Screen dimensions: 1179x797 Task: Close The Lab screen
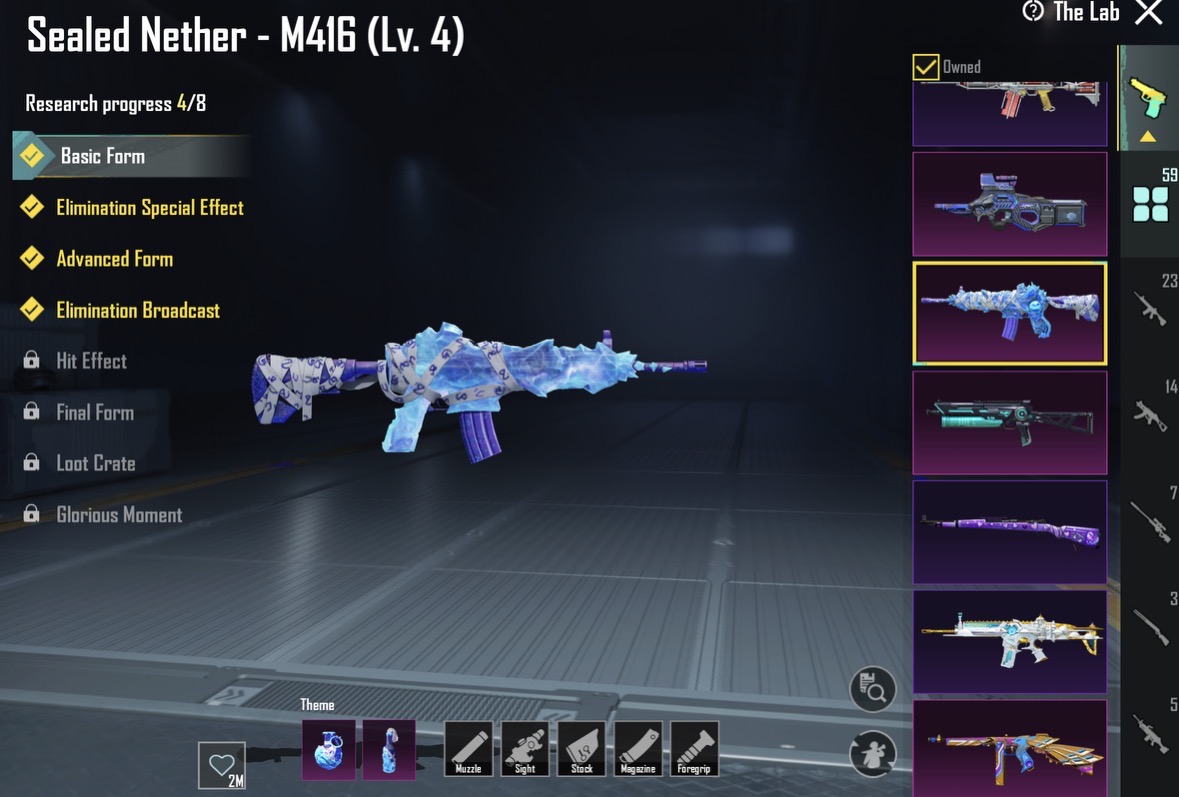tap(1149, 13)
